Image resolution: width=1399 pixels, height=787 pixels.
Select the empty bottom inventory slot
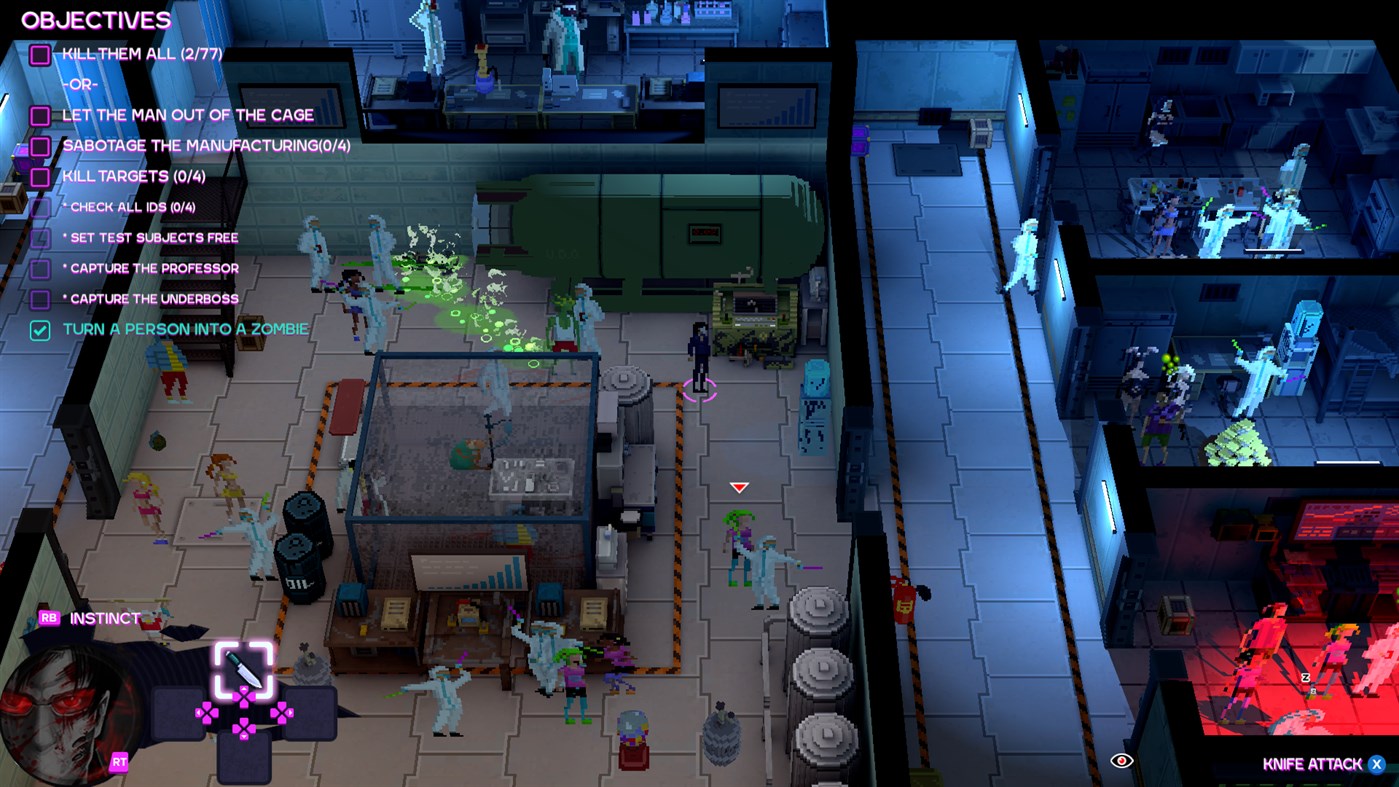(245, 758)
